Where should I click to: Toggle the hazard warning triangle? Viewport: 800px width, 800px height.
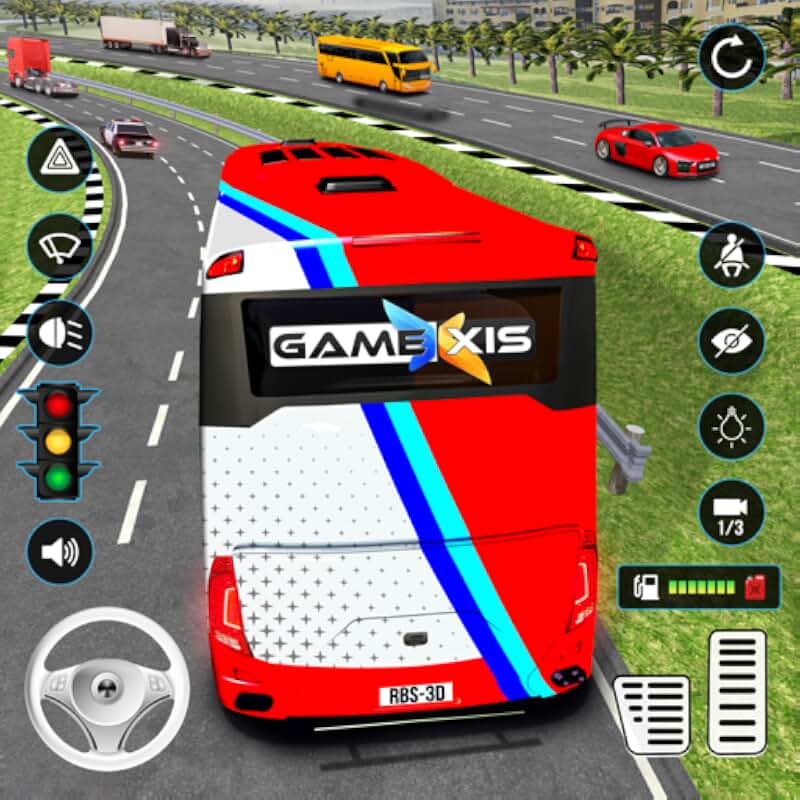(x=60, y=159)
